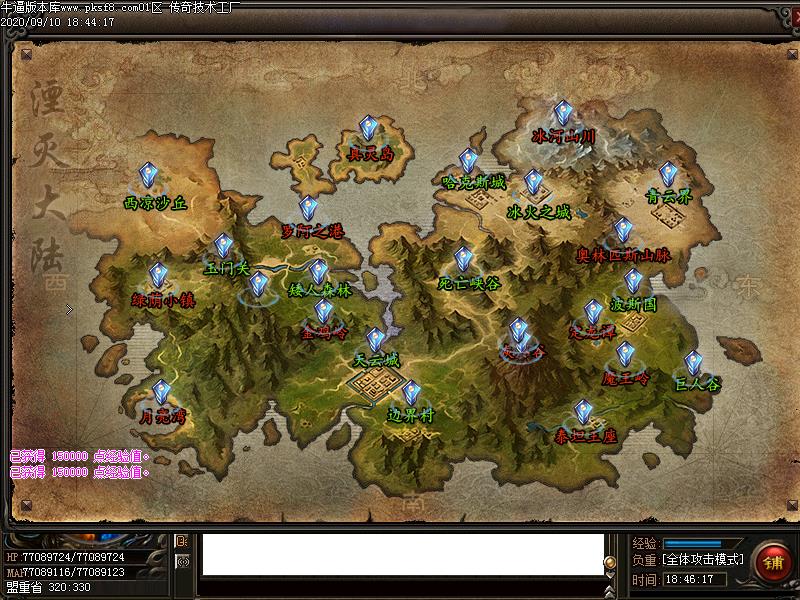Viewport: 800px width, 600px height.
Task: Open the red 铺 shop button
Action: click(773, 561)
